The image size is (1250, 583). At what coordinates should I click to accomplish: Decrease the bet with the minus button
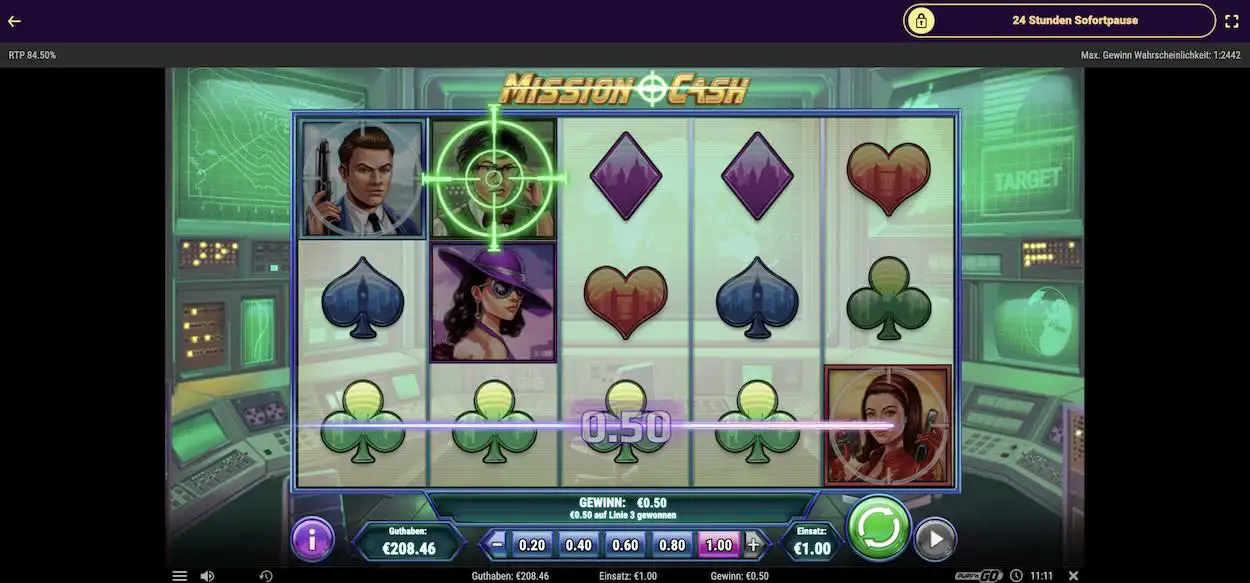click(497, 545)
